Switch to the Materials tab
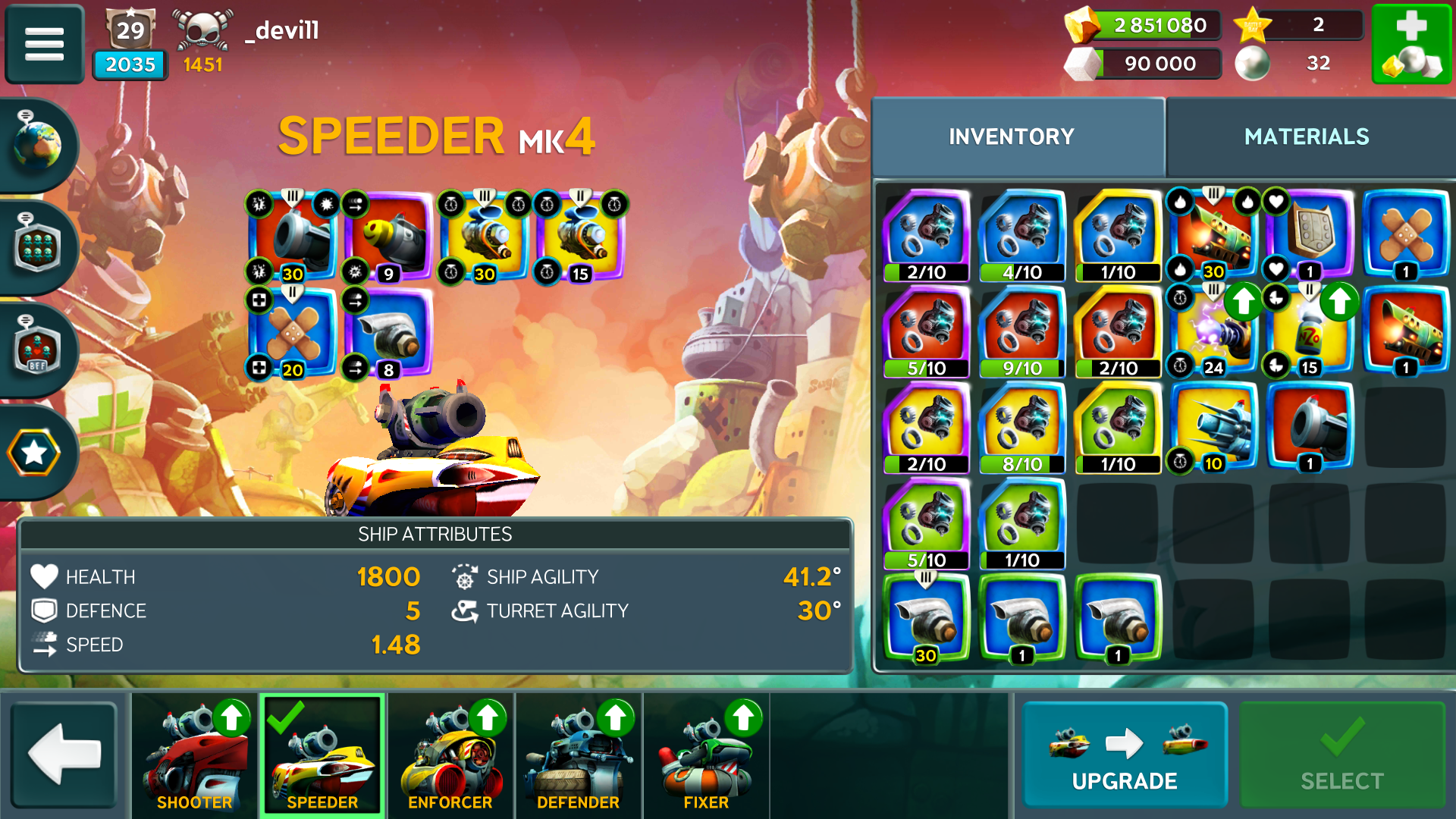The width and height of the screenshot is (1456, 819). (x=1306, y=136)
